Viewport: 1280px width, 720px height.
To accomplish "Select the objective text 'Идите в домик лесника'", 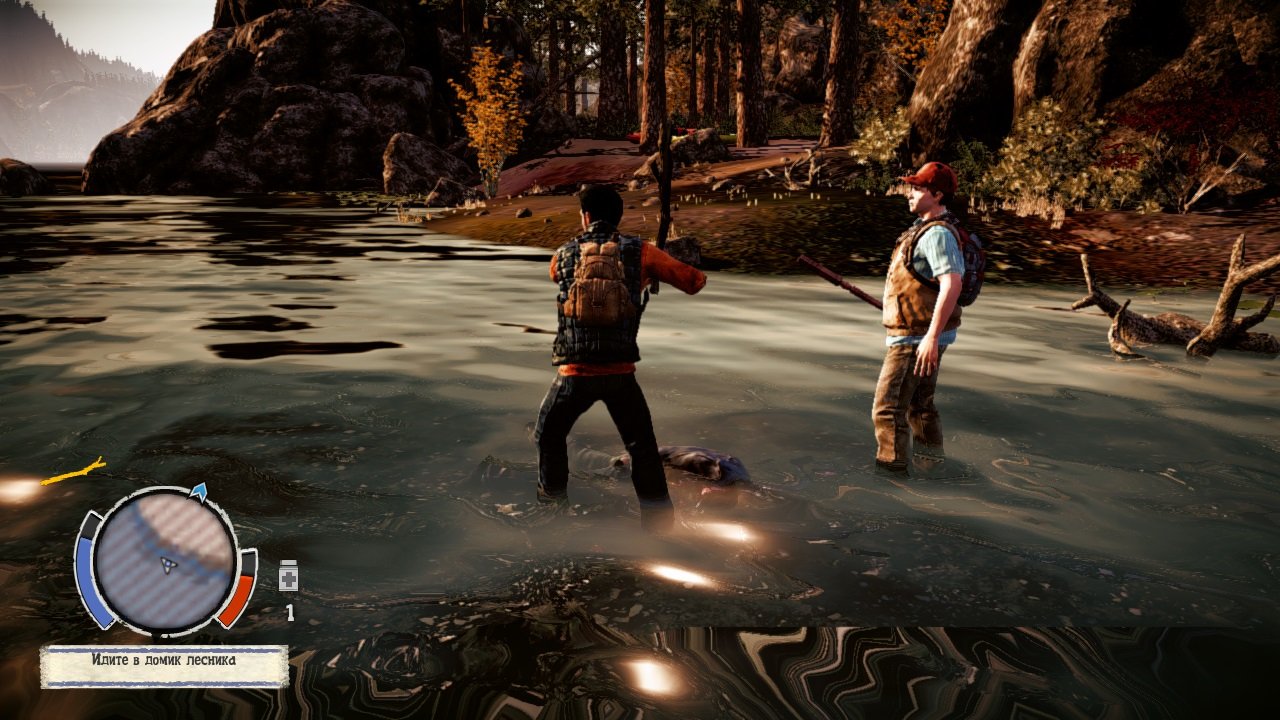I will coord(165,659).
